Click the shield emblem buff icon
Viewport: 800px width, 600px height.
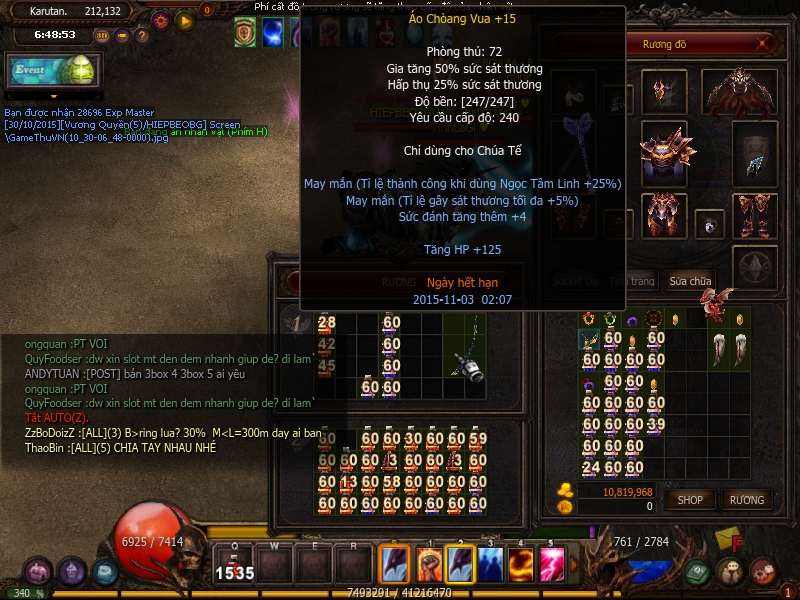coord(244,32)
